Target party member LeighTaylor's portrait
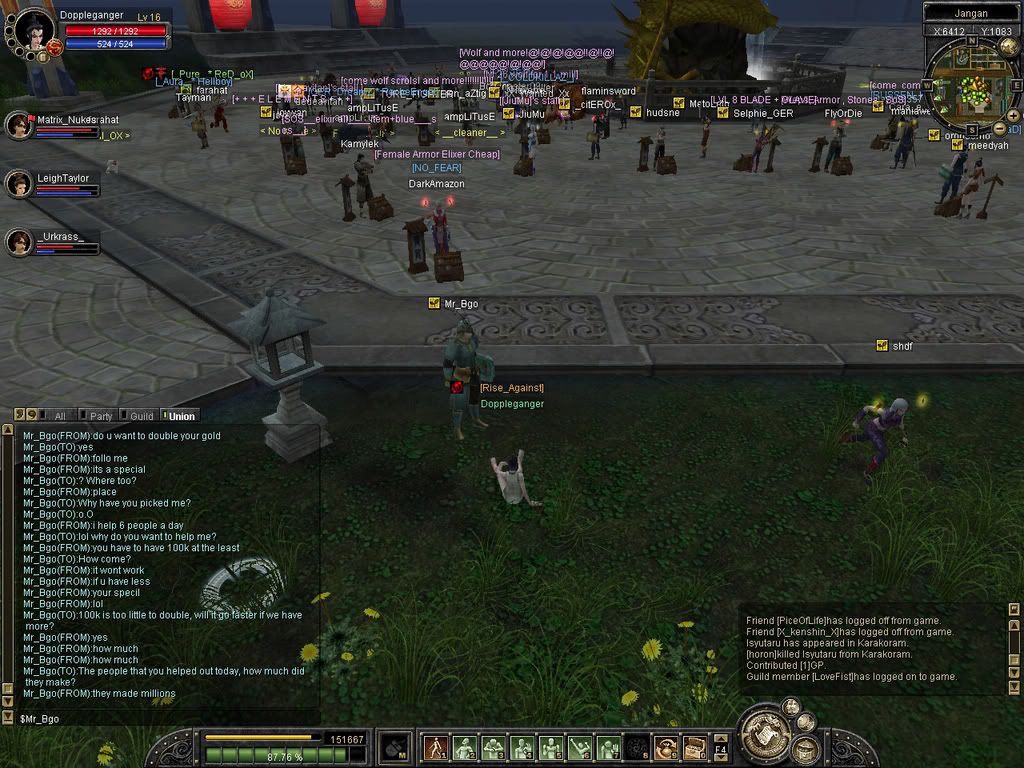The width and height of the screenshot is (1024, 768). [x=19, y=184]
